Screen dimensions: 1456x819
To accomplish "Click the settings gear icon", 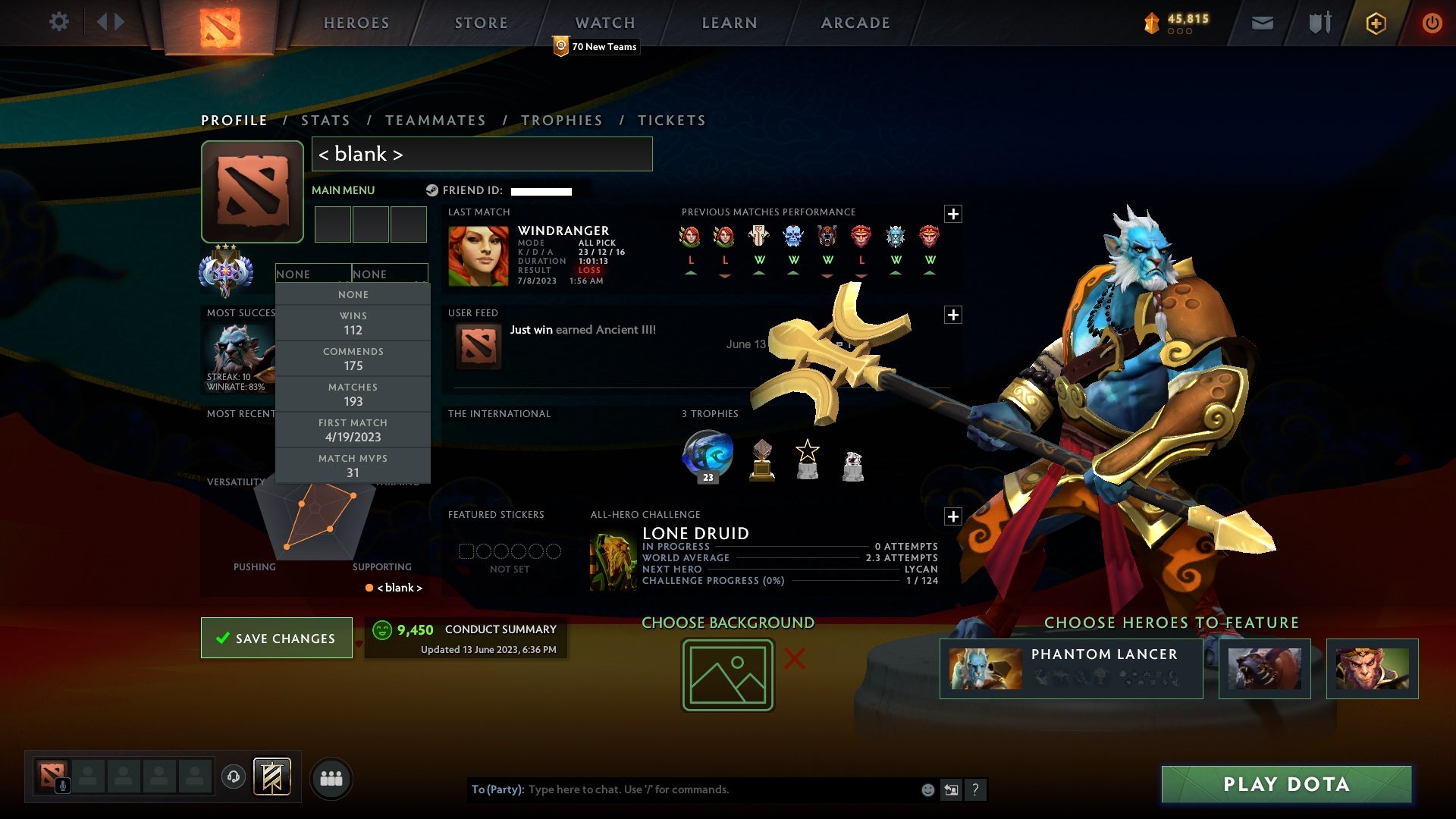I will pos(60,22).
